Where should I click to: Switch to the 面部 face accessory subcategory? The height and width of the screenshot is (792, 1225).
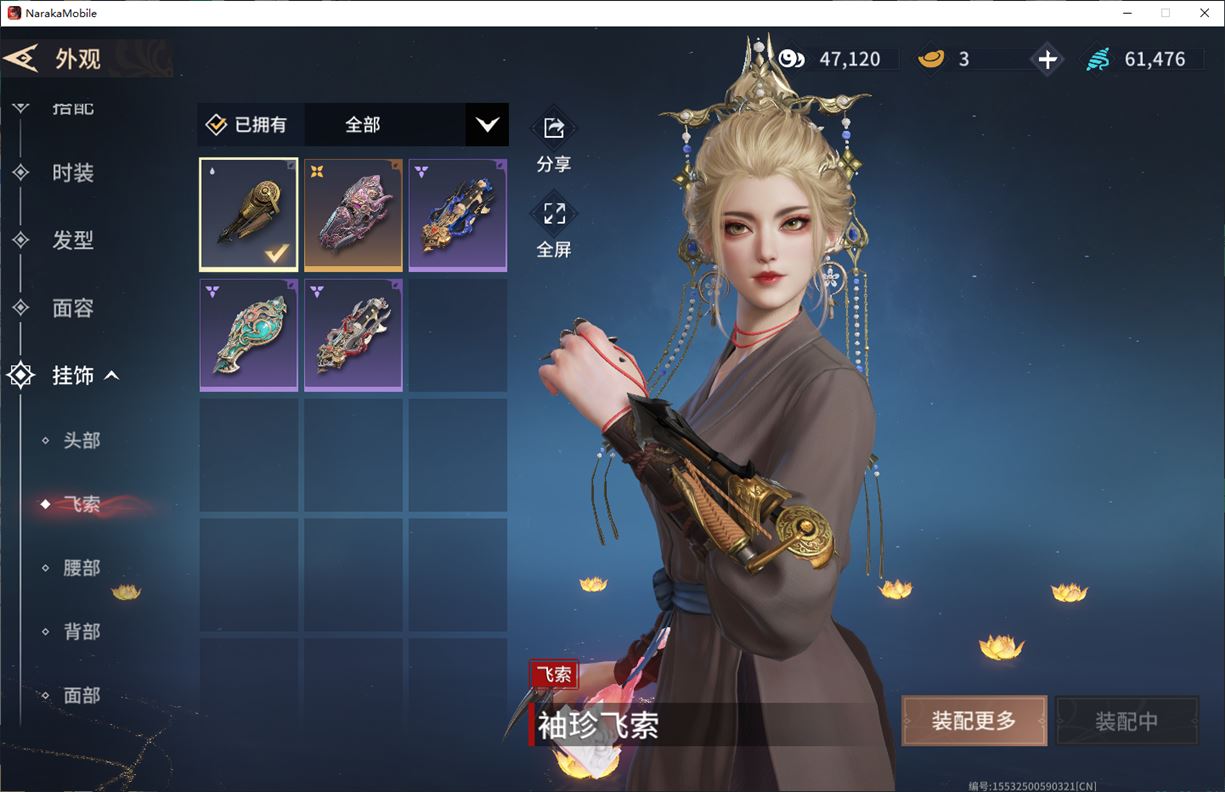81,696
